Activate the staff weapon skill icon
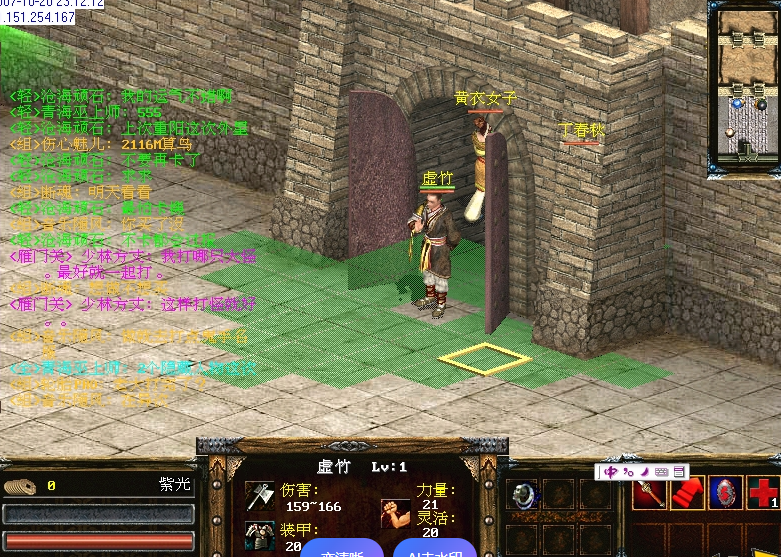 pos(648,493)
